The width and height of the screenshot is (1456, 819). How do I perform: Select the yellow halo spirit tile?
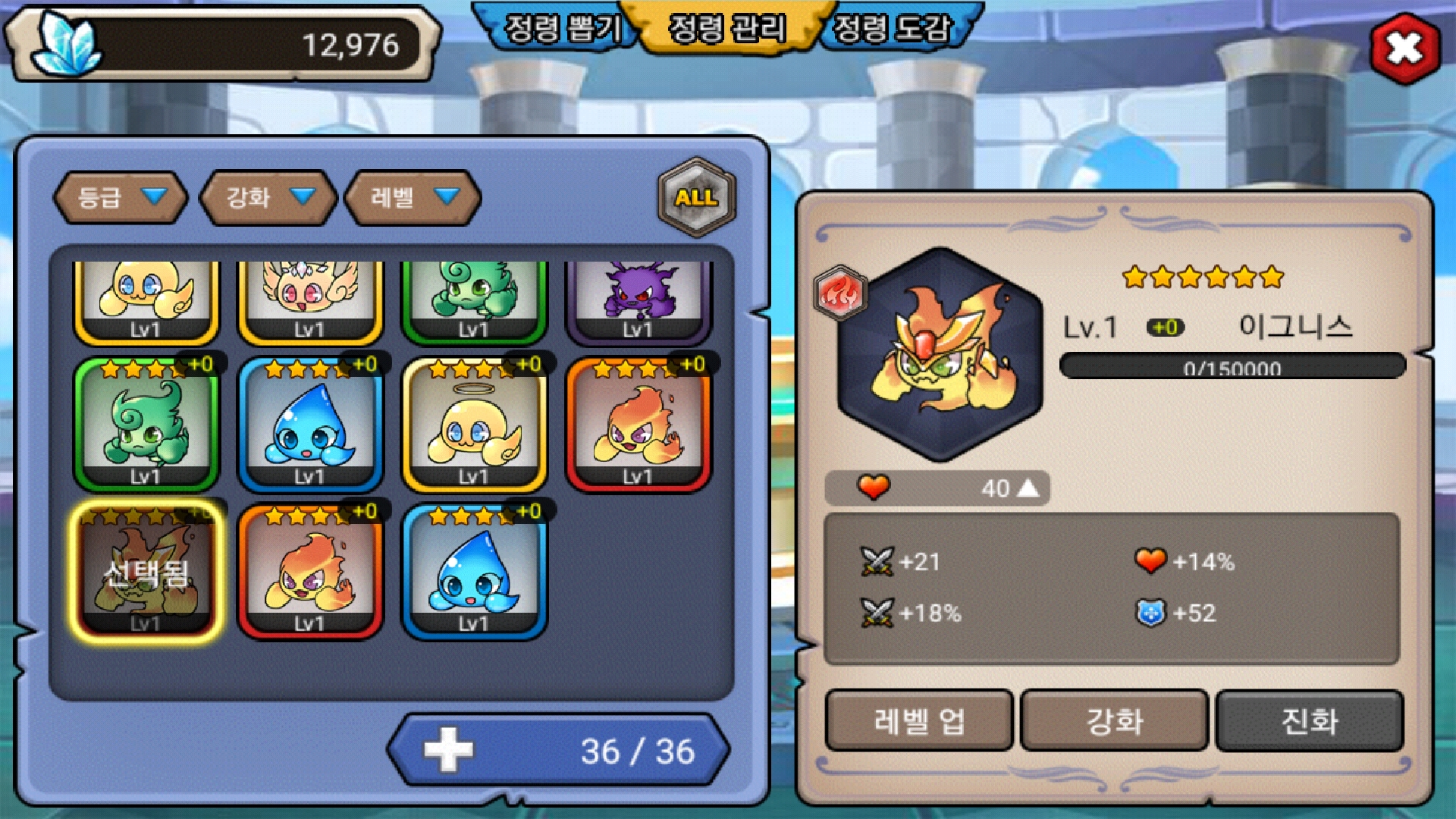click(x=474, y=426)
